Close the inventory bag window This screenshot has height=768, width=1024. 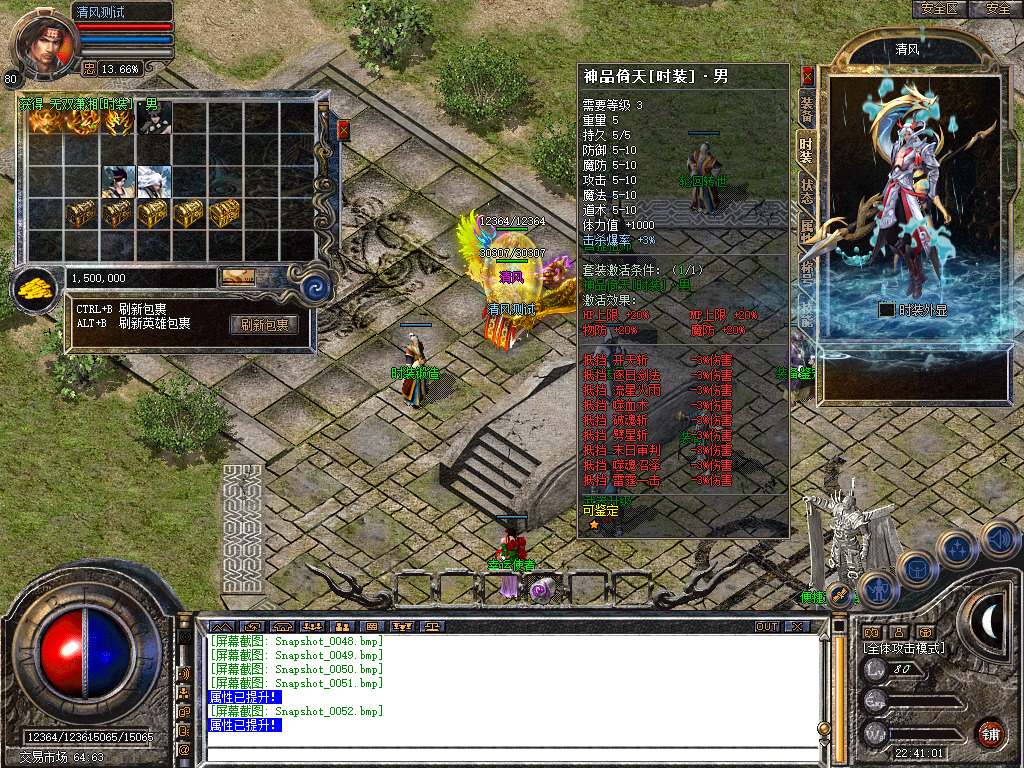pyautogui.click(x=344, y=130)
